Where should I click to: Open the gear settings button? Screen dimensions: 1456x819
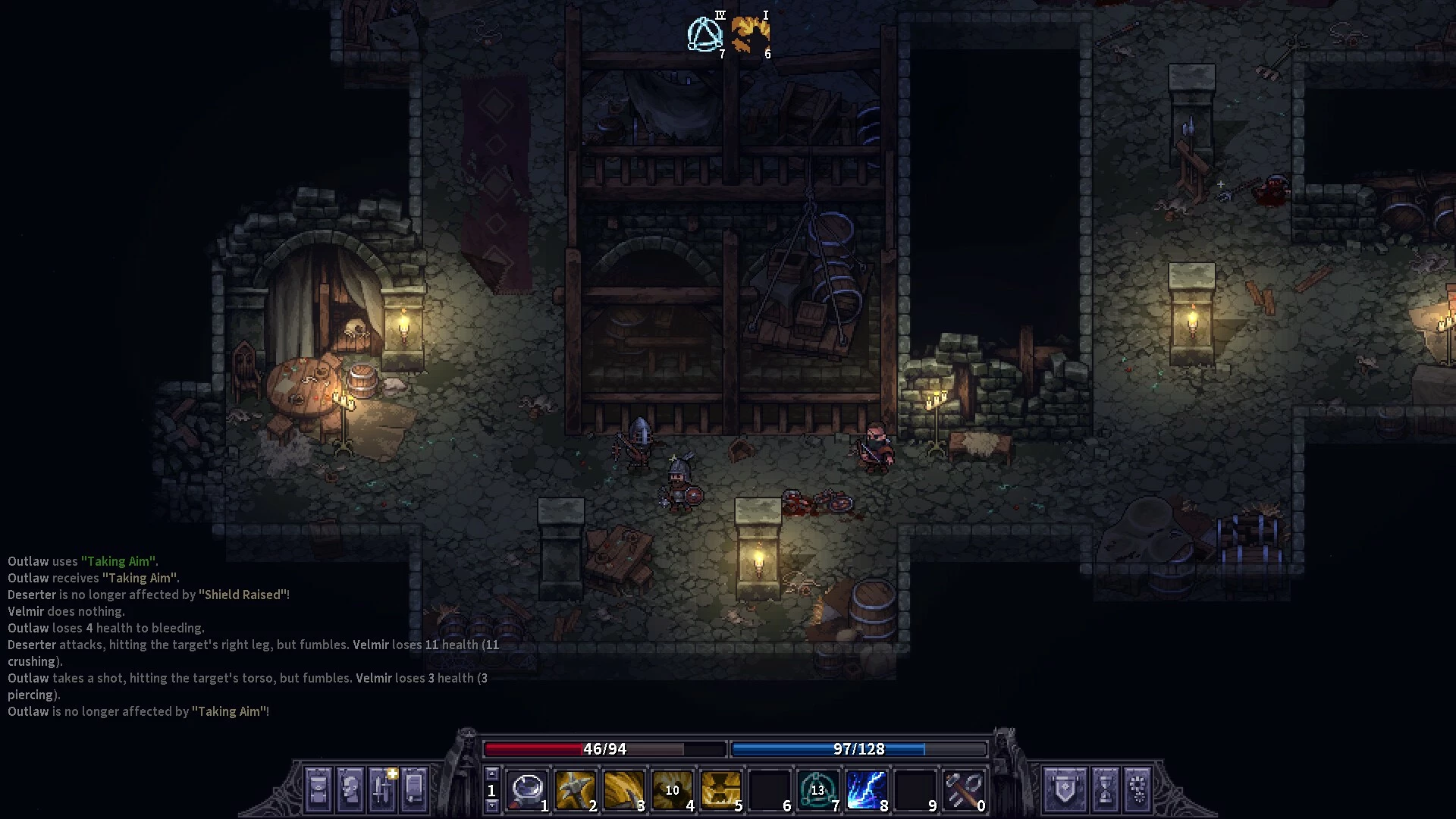coord(1137,789)
